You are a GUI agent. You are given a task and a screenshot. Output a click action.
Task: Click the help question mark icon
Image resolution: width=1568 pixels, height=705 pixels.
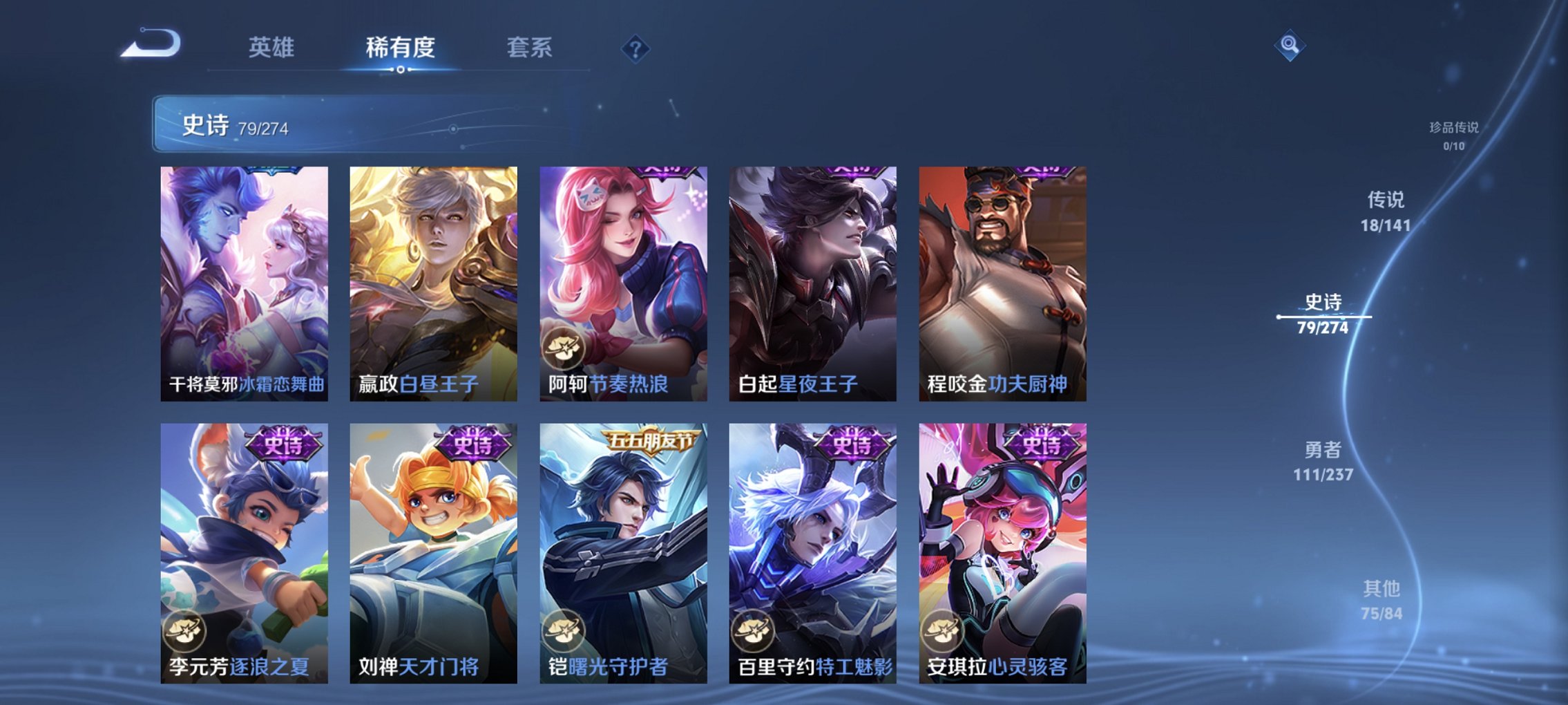coord(637,48)
